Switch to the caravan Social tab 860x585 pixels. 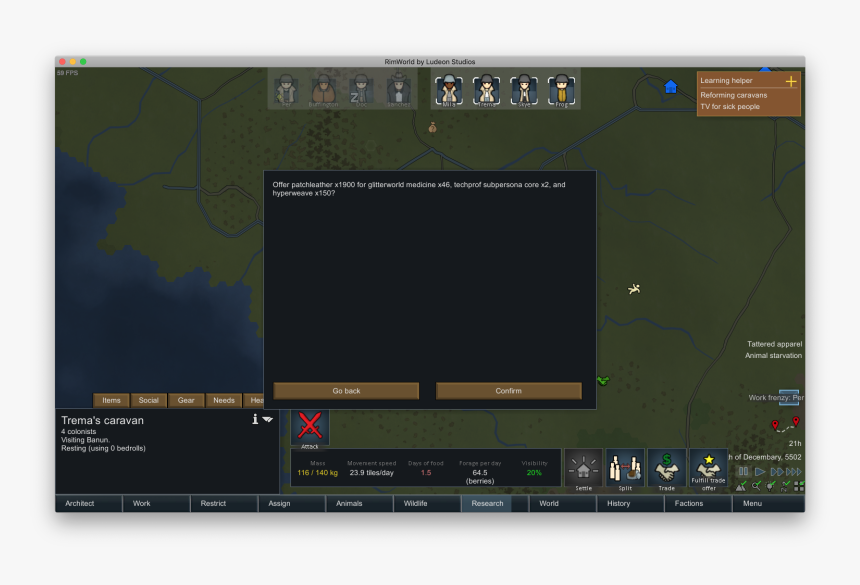coord(148,400)
